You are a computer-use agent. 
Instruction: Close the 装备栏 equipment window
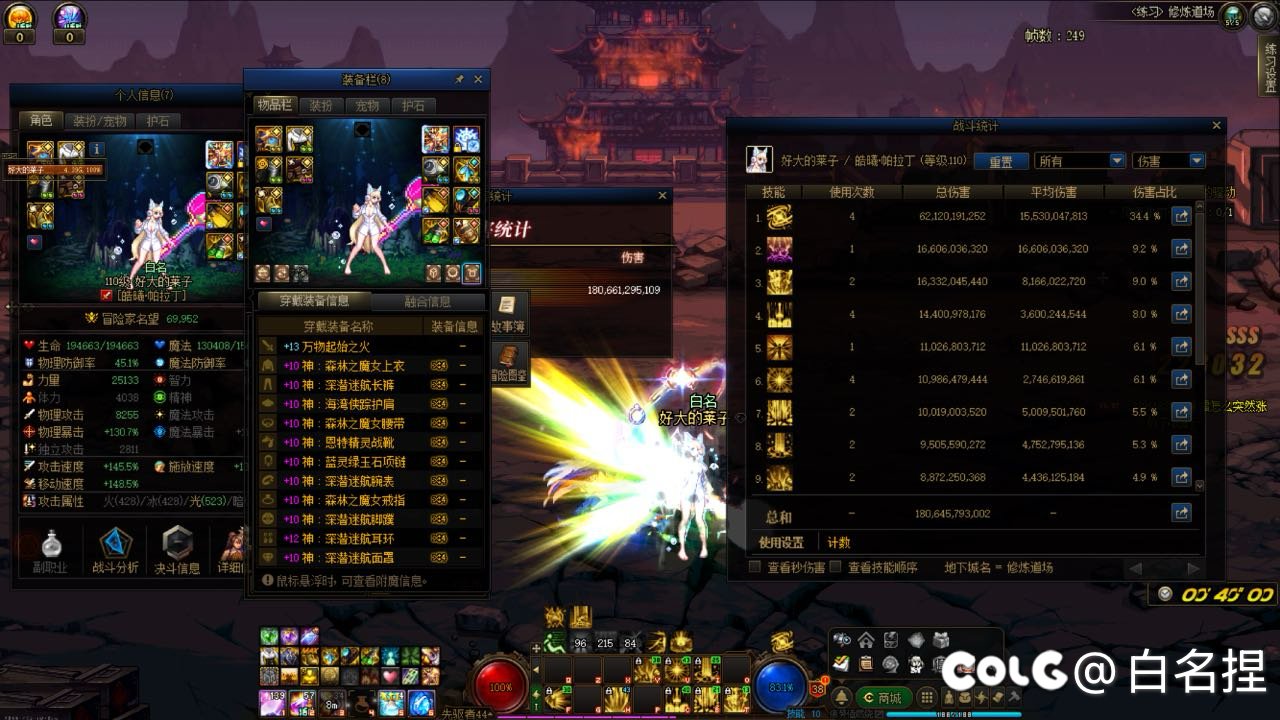click(x=478, y=79)
